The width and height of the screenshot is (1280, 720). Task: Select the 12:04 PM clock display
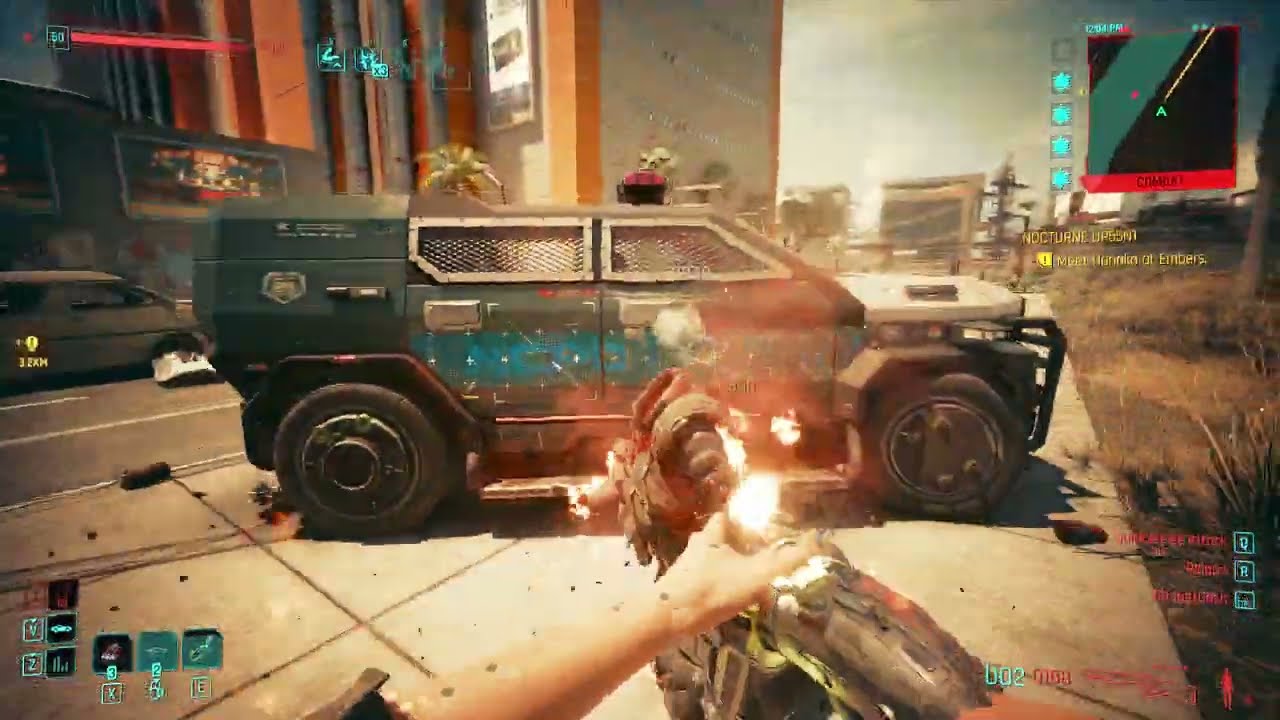click(x=1106, y=26)
